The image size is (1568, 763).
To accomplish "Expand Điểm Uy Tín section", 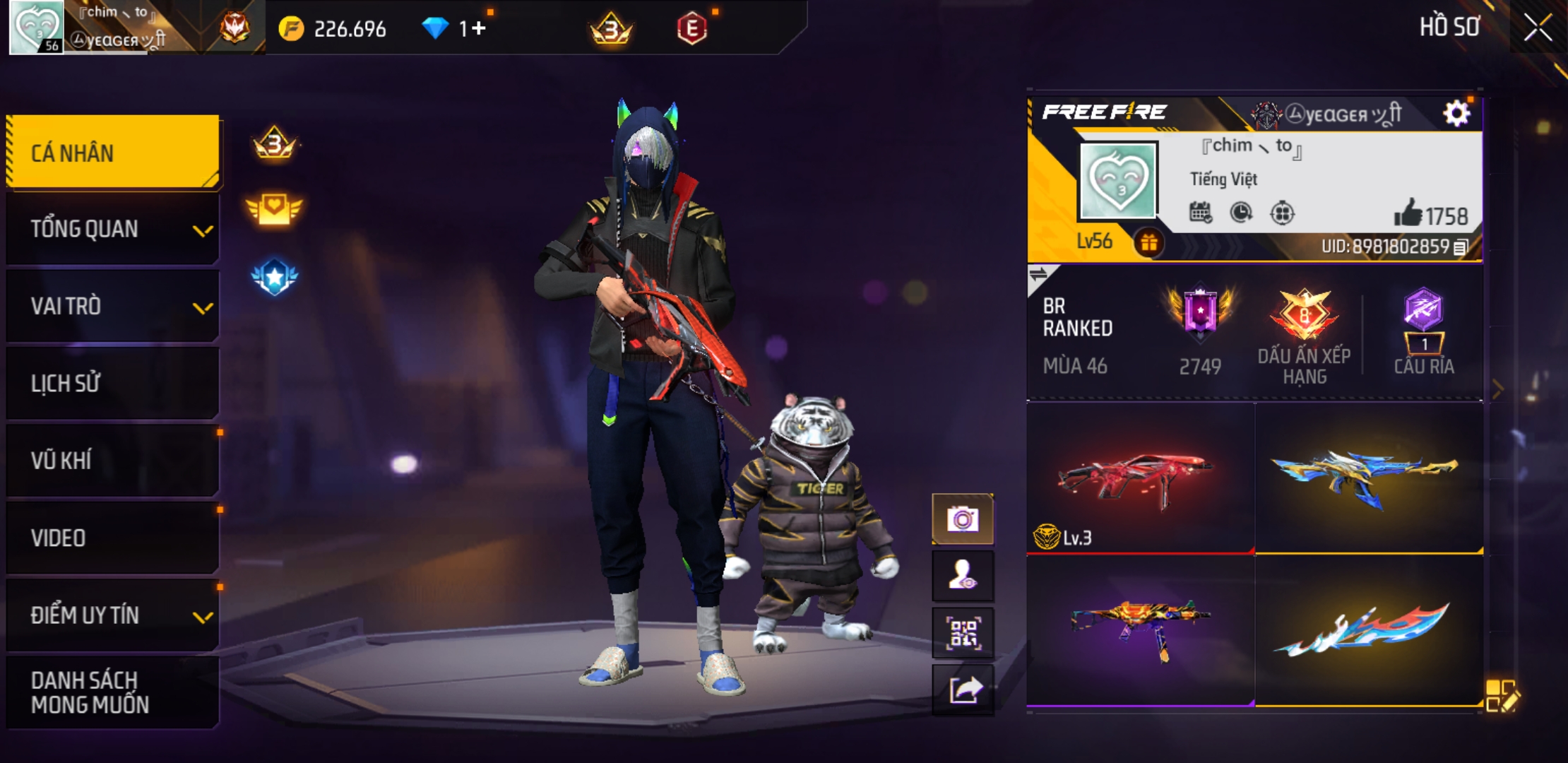I will click(x=113, y=615).
